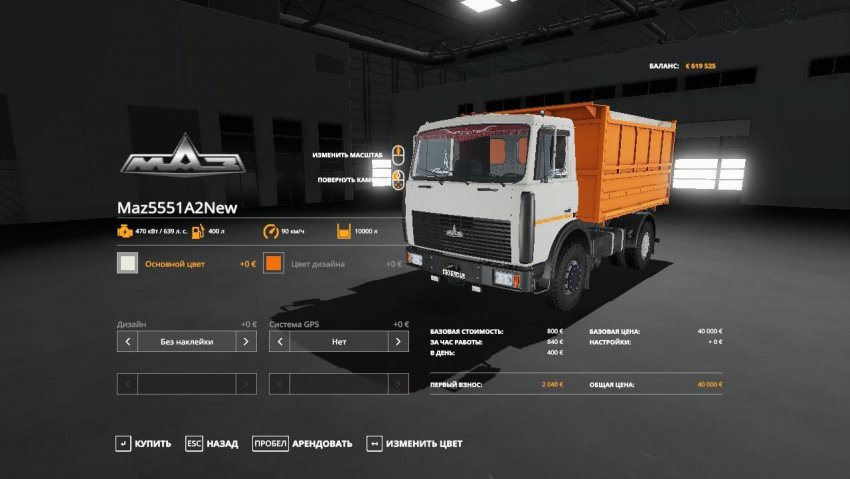The width and height of the screenshot is (850, 479).
Task: Lease the truck with Арендовать
Action: pyautogui.click(x=302, y=443)
